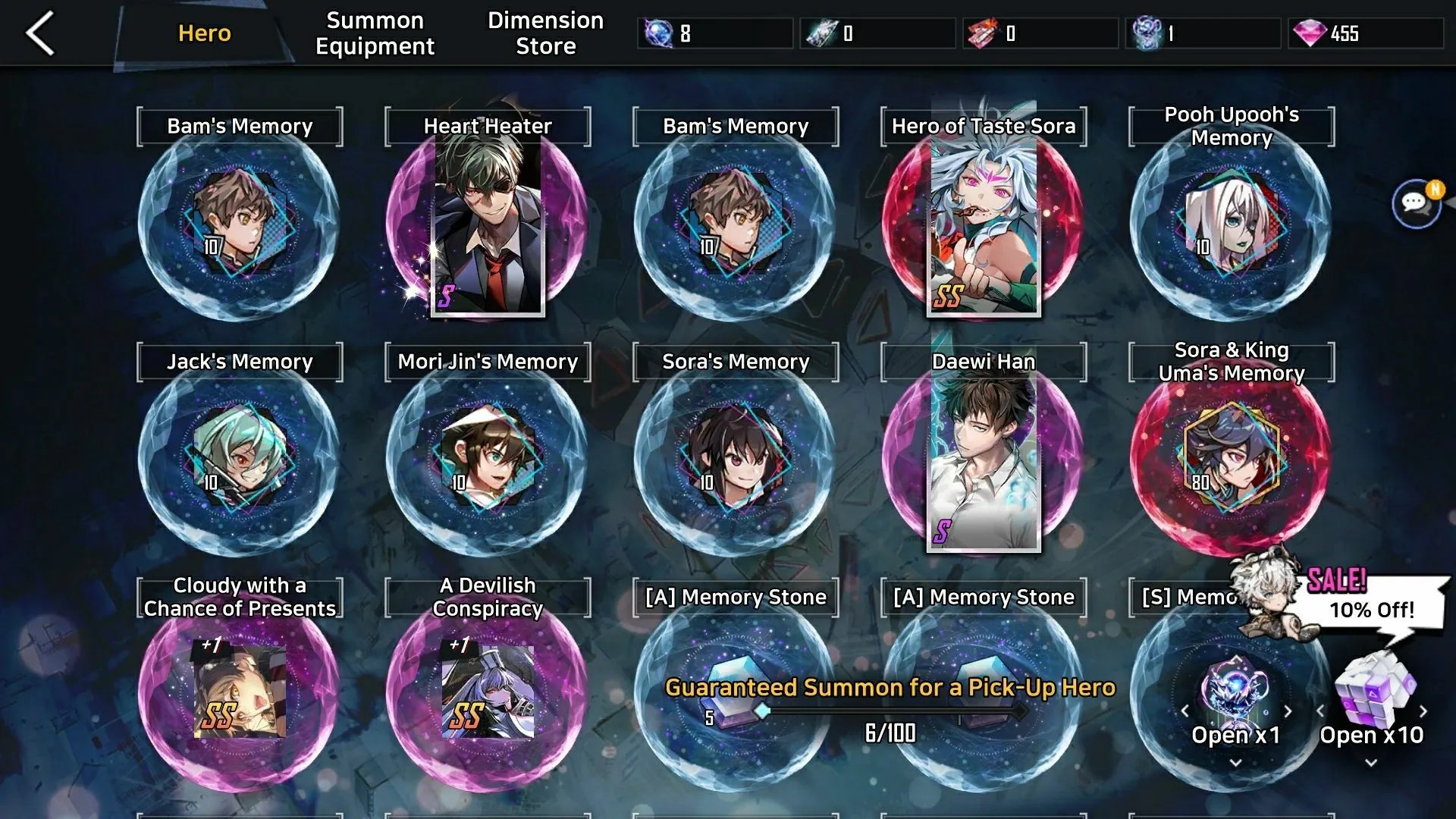1456x819 pixels.
Task: Tap the Open x1 summon button
Action: [x=1235, y=713]
